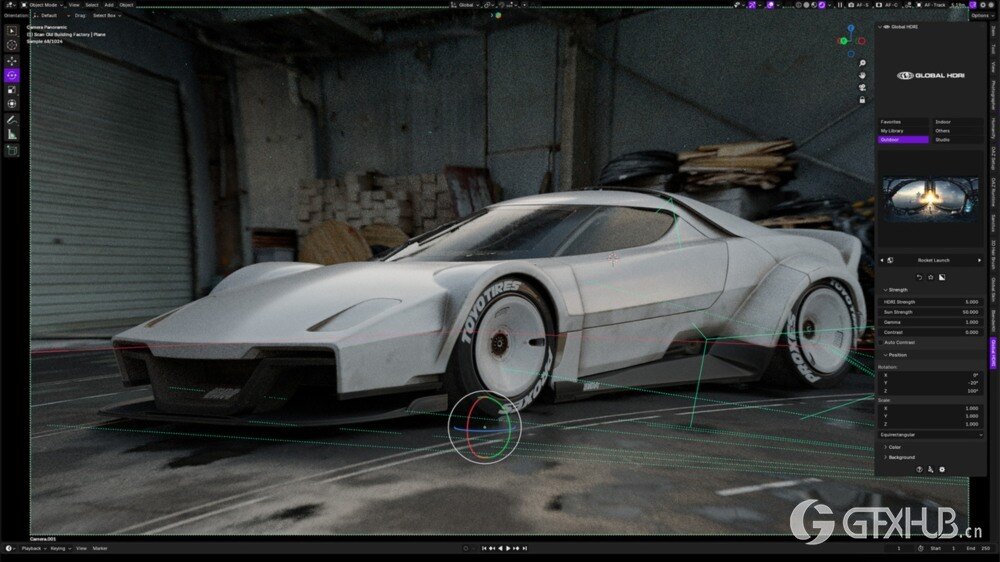The width and height of the screenshot is (1000, 562).
Task: Click the Sun Strength value field
Action: tap(930, 312)
